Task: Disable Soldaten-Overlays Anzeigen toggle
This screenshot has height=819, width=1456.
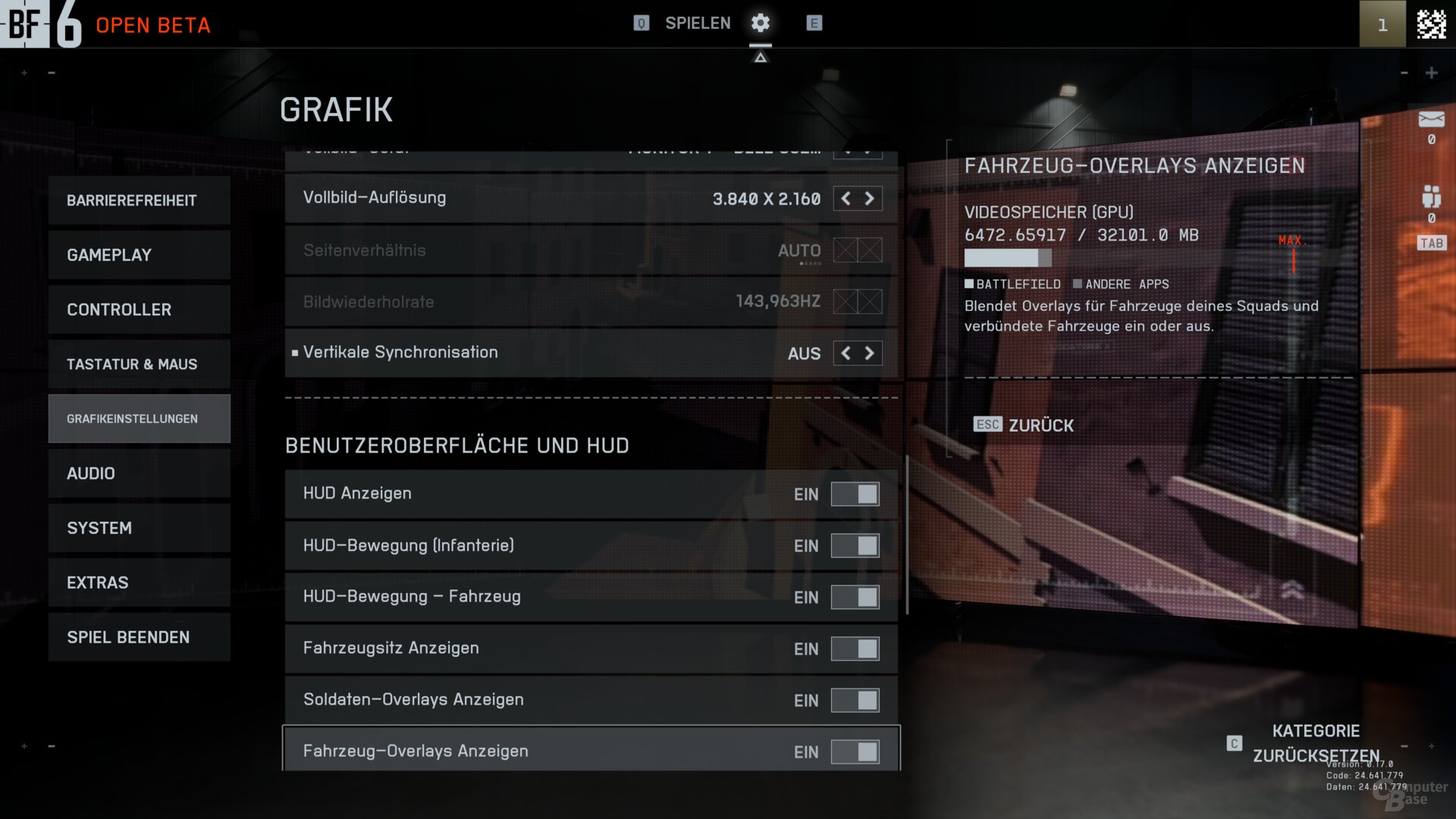Action: pyautogui.click(x=855, y=701)
